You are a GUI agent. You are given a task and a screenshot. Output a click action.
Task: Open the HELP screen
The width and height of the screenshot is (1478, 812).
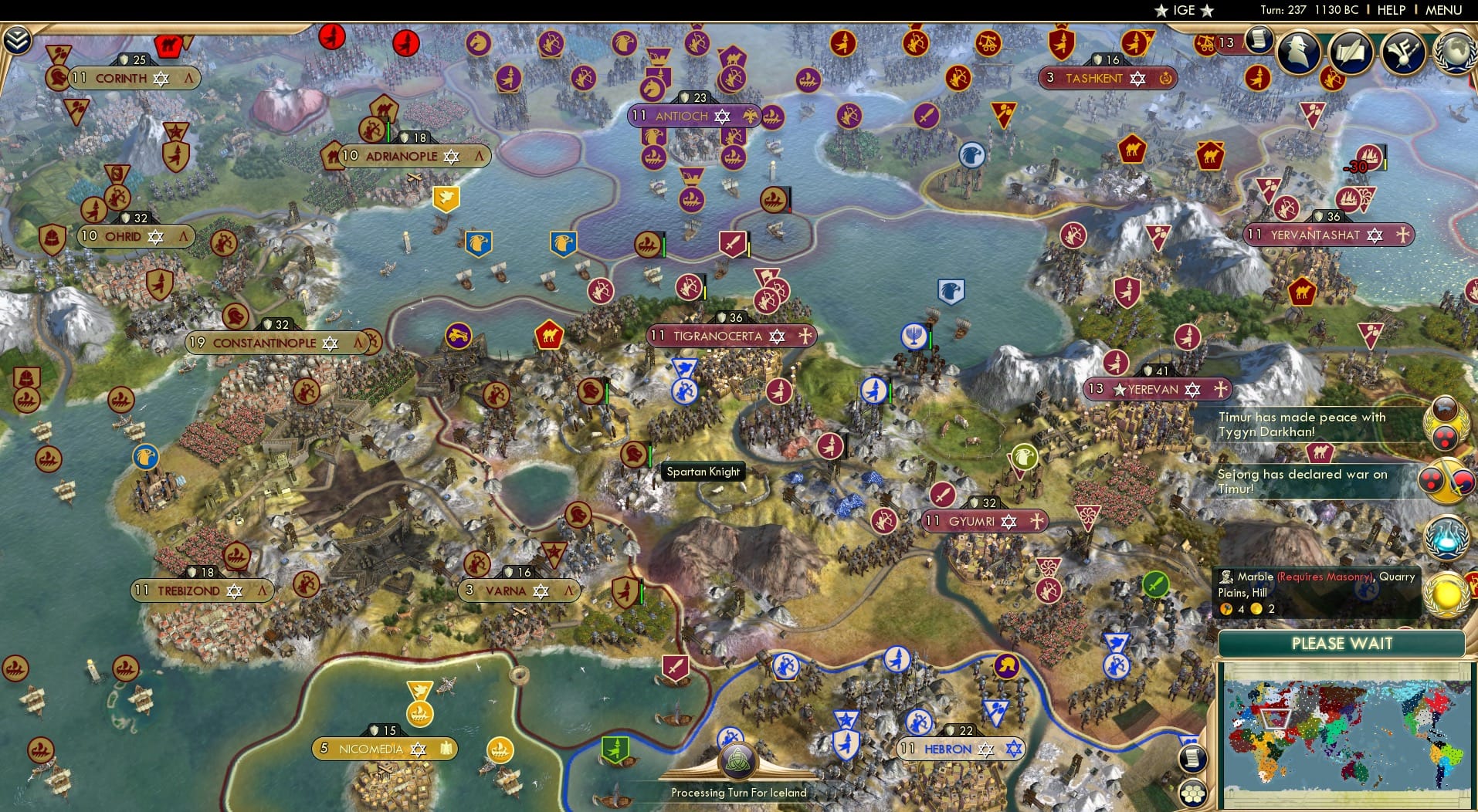tap(1391, 10)
